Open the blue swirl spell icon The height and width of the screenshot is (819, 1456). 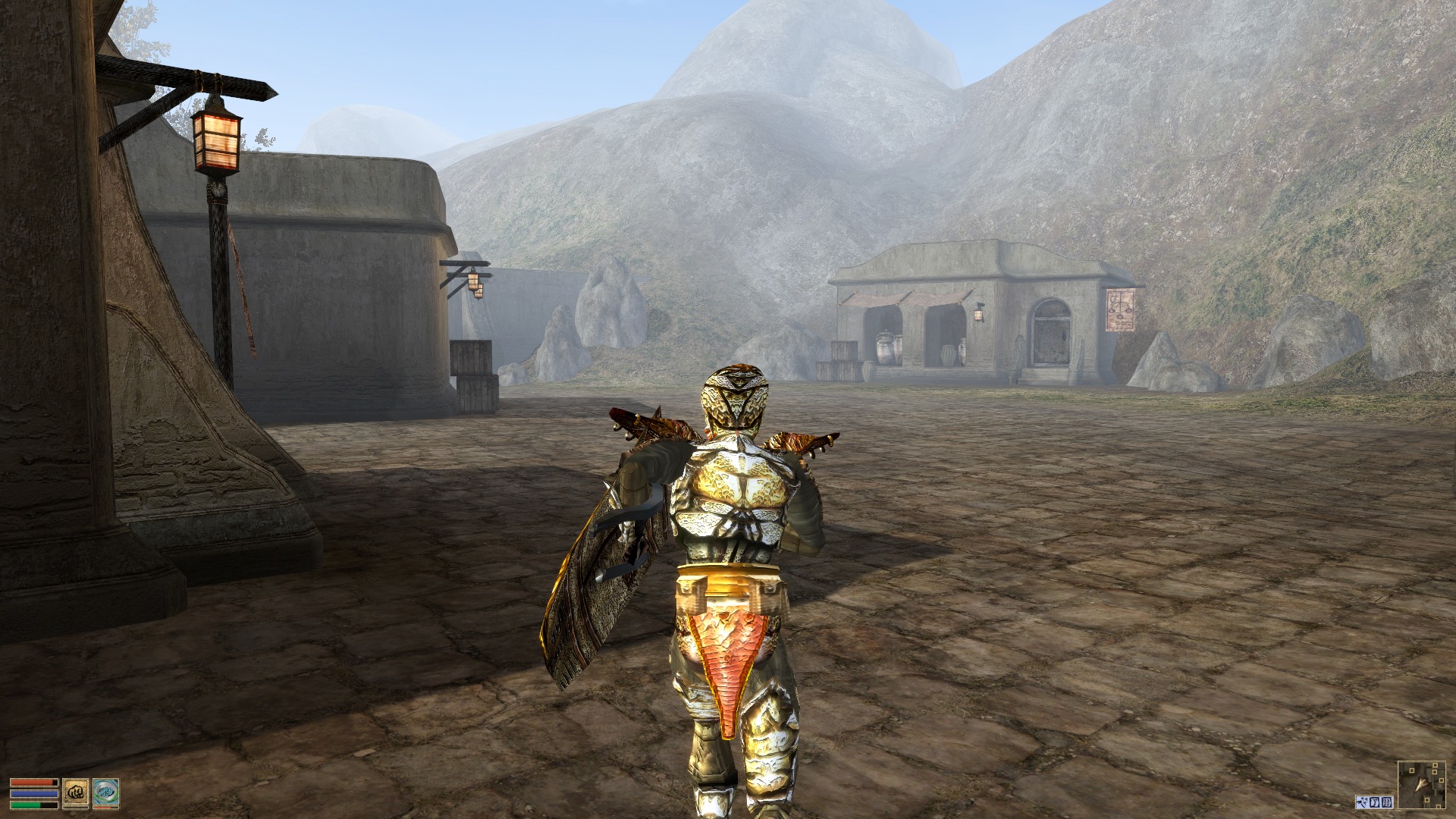[105, 792]
